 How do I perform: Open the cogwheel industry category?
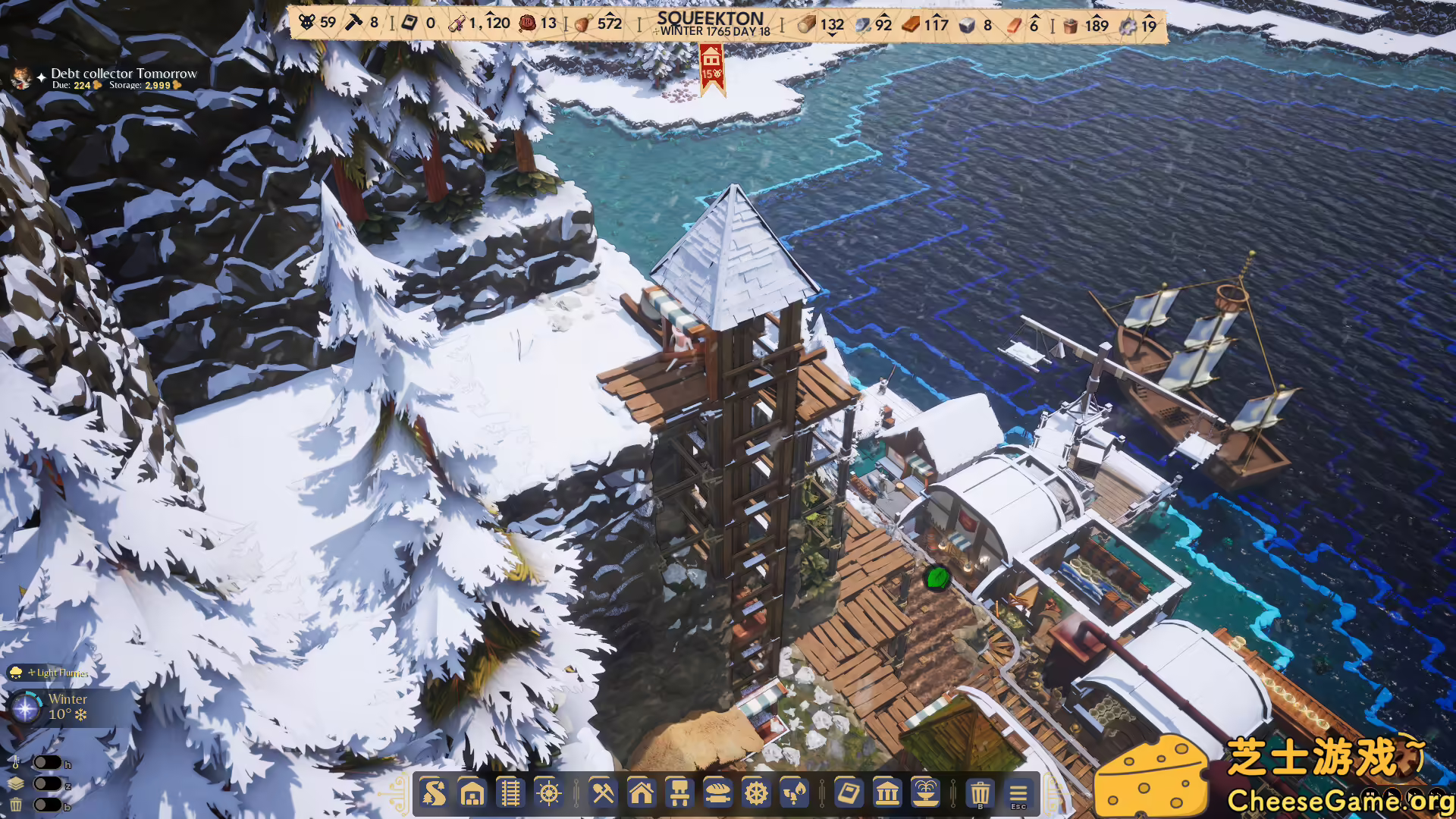coord(756,794)
